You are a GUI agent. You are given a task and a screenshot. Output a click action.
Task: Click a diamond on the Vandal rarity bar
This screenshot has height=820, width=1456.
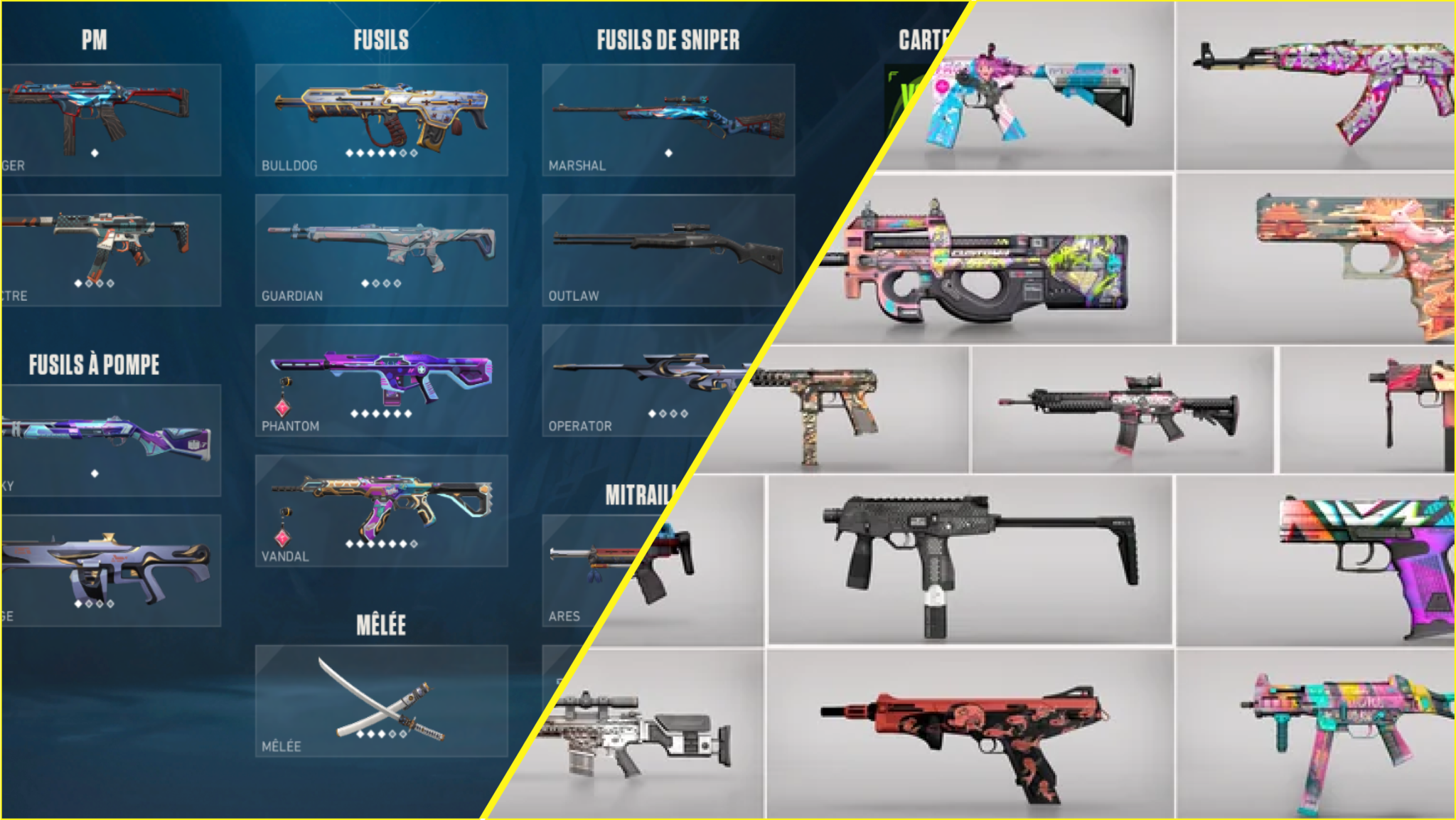348,543
